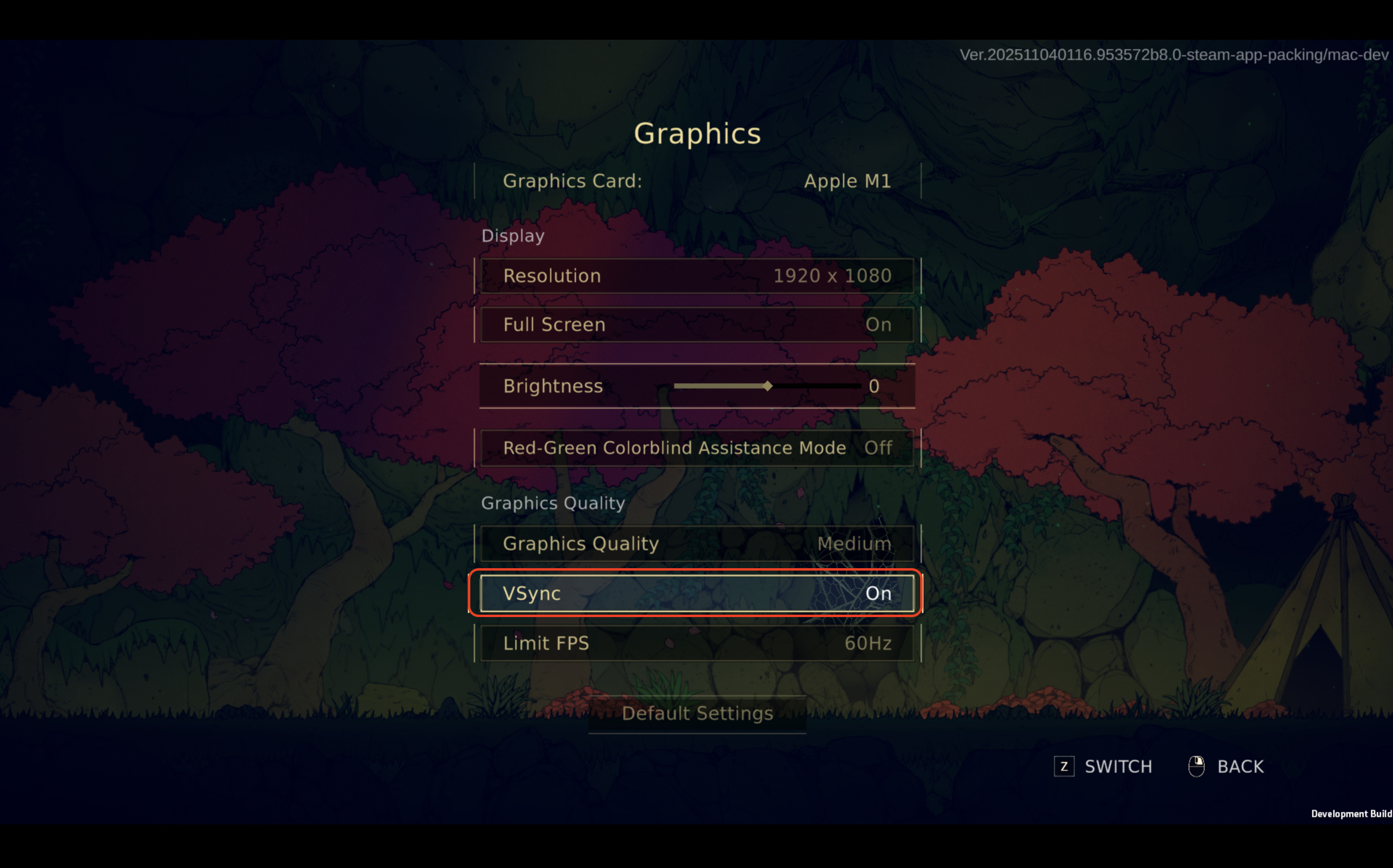Click the Default Settings button
The width and height of the screenshot is (1393, 868).
pyautogui.click(x=697, y=713)
